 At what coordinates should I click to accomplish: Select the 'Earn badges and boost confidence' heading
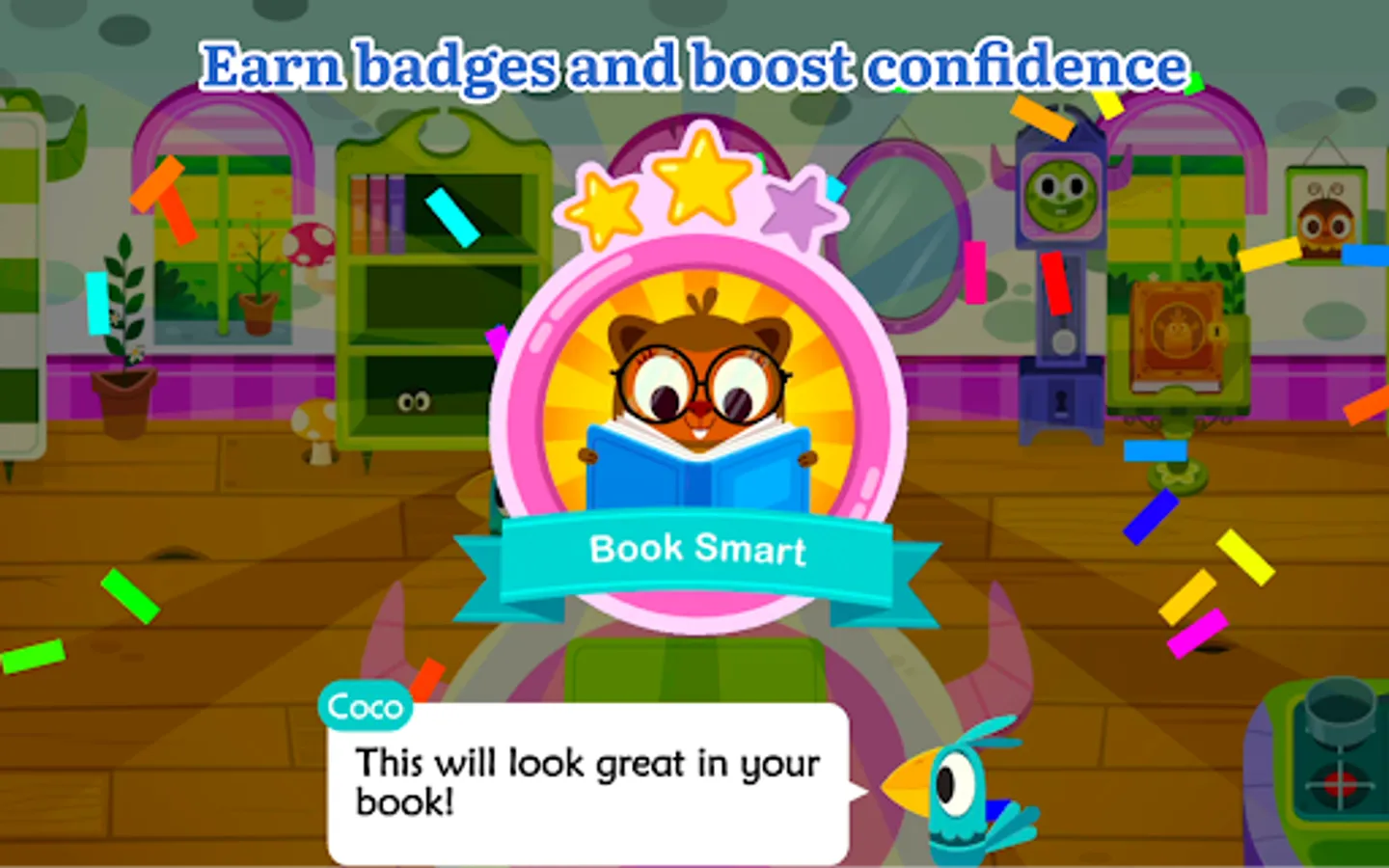(x=696, y=65)
